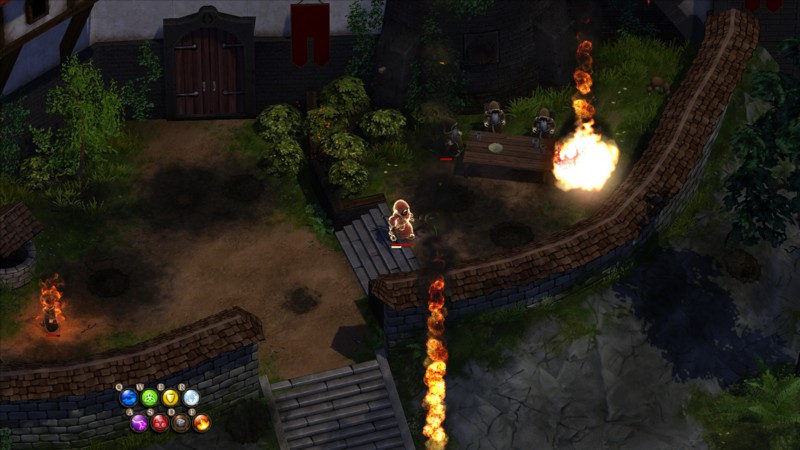Select the purple lightning element orb
Screen dimensions: 800x450
tap(139, 422)
